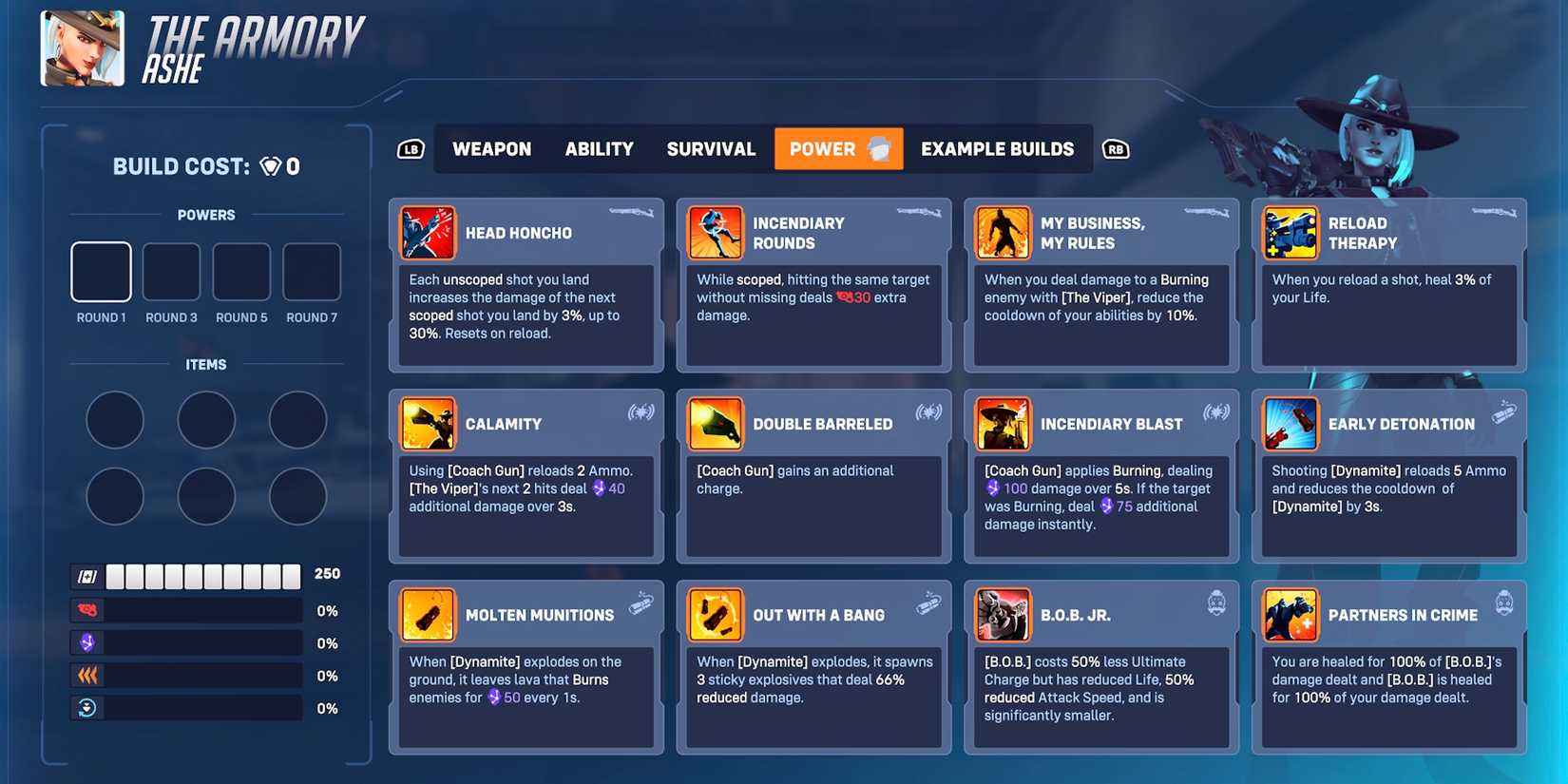This screenshot has width=1568, height=784.
Task: Click the Molten Munitions power icon
Action: click(x=428, y=614)
